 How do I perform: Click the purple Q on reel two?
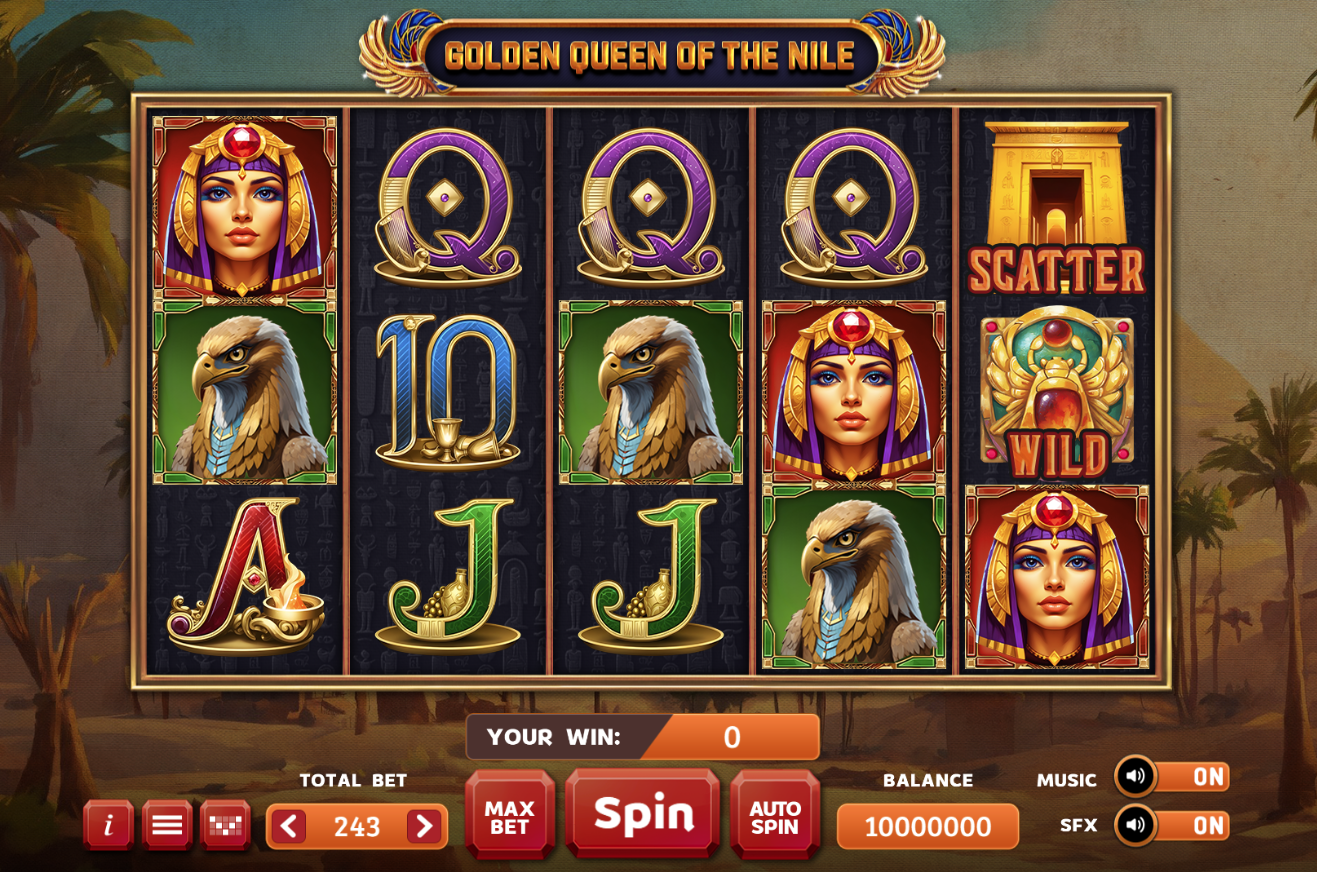(449, 205)
